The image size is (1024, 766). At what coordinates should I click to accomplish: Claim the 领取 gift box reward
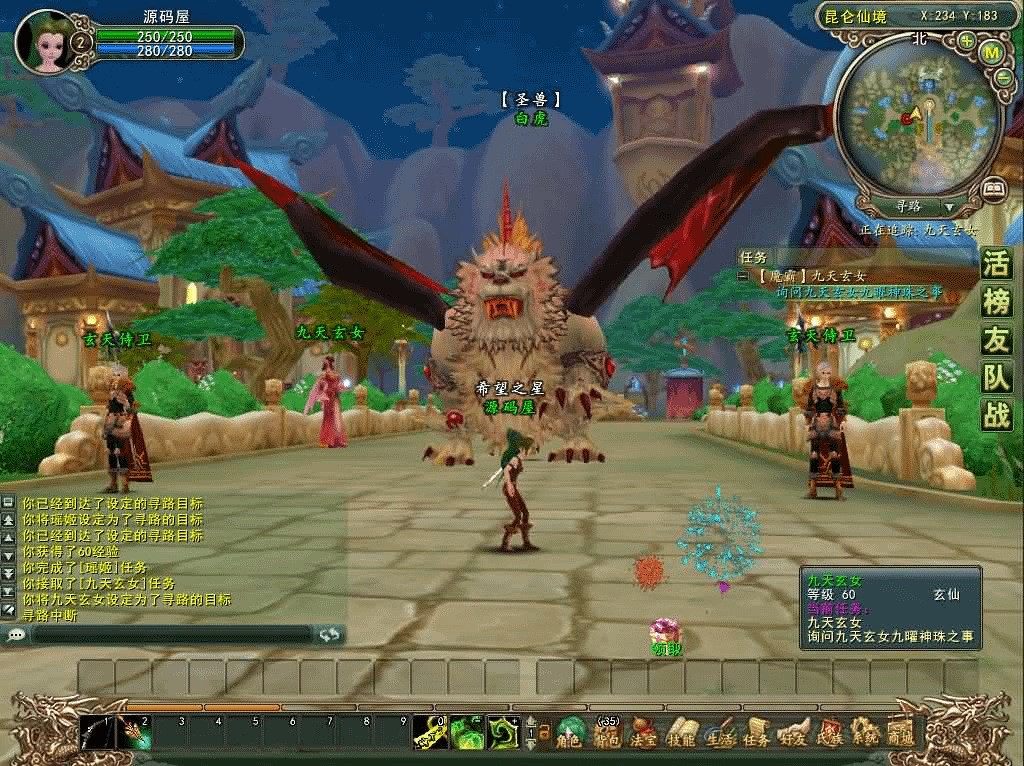point(665,633)
